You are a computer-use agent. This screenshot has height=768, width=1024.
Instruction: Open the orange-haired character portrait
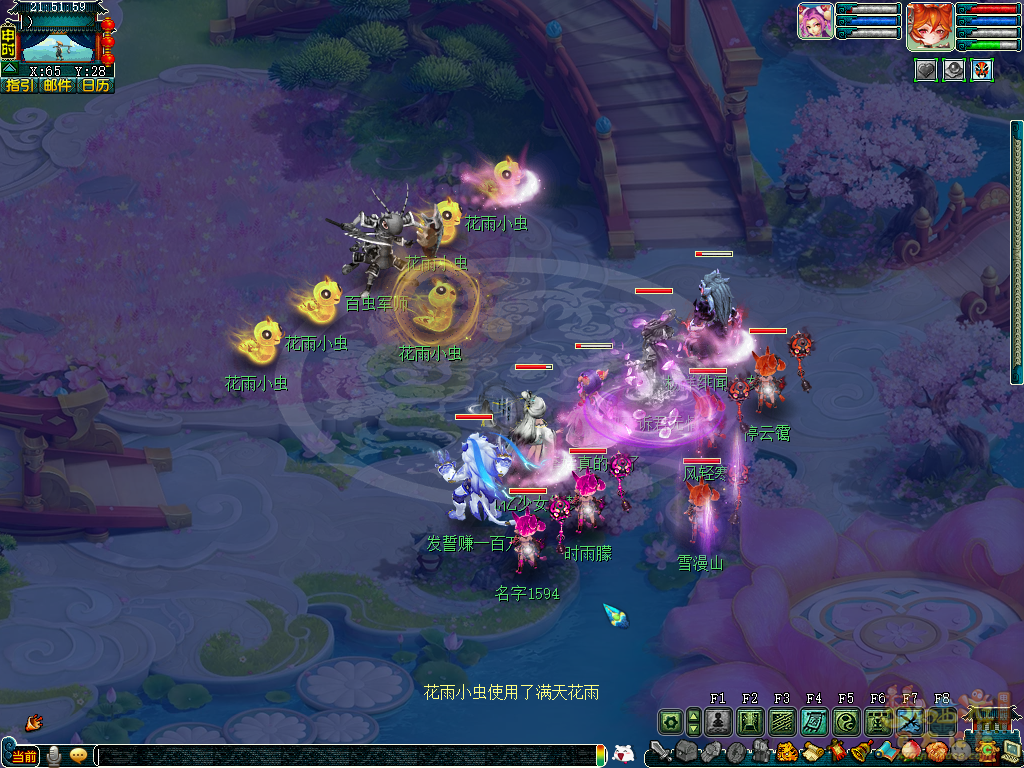pos(929,25)
